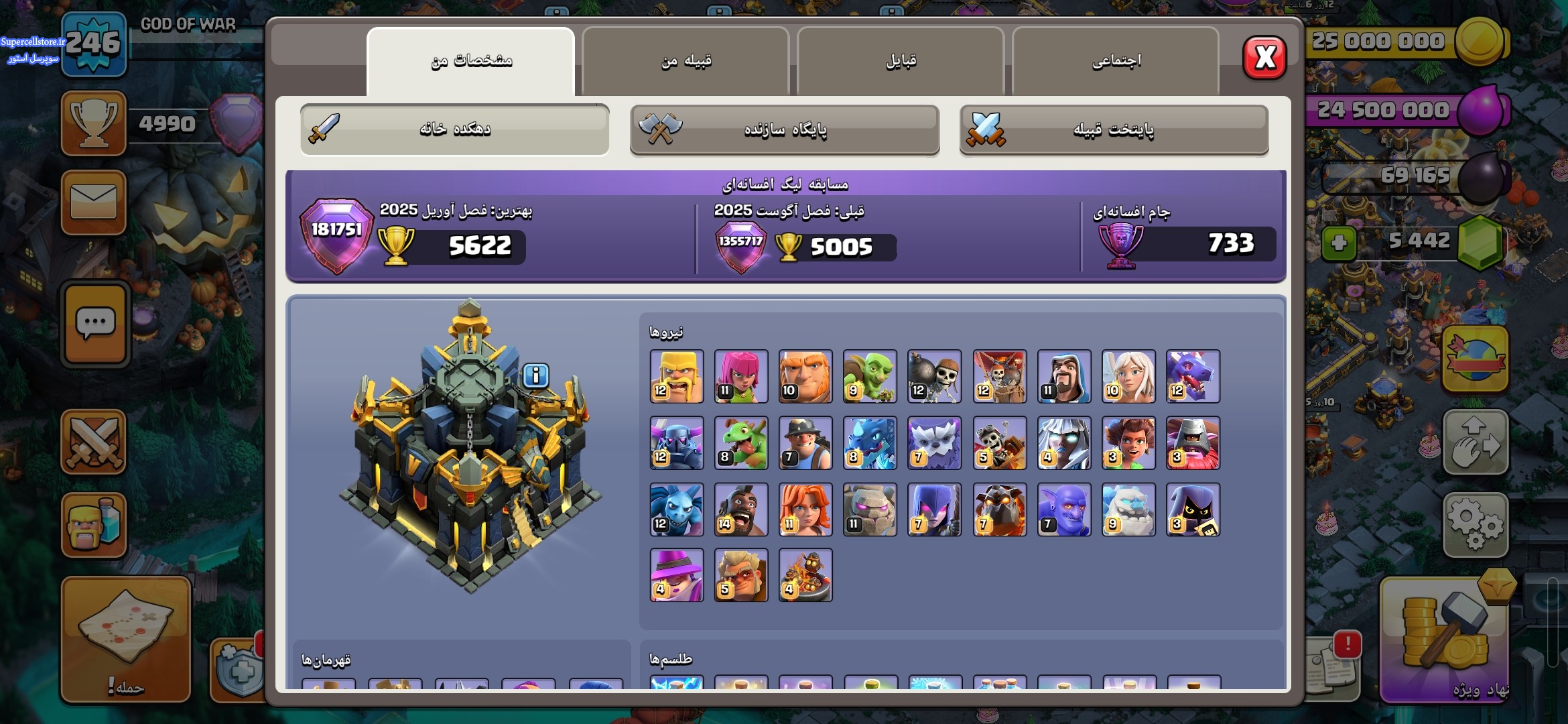Open the trophy league button
This screenshot has width=1568, height=724.
tap(94, 123)
